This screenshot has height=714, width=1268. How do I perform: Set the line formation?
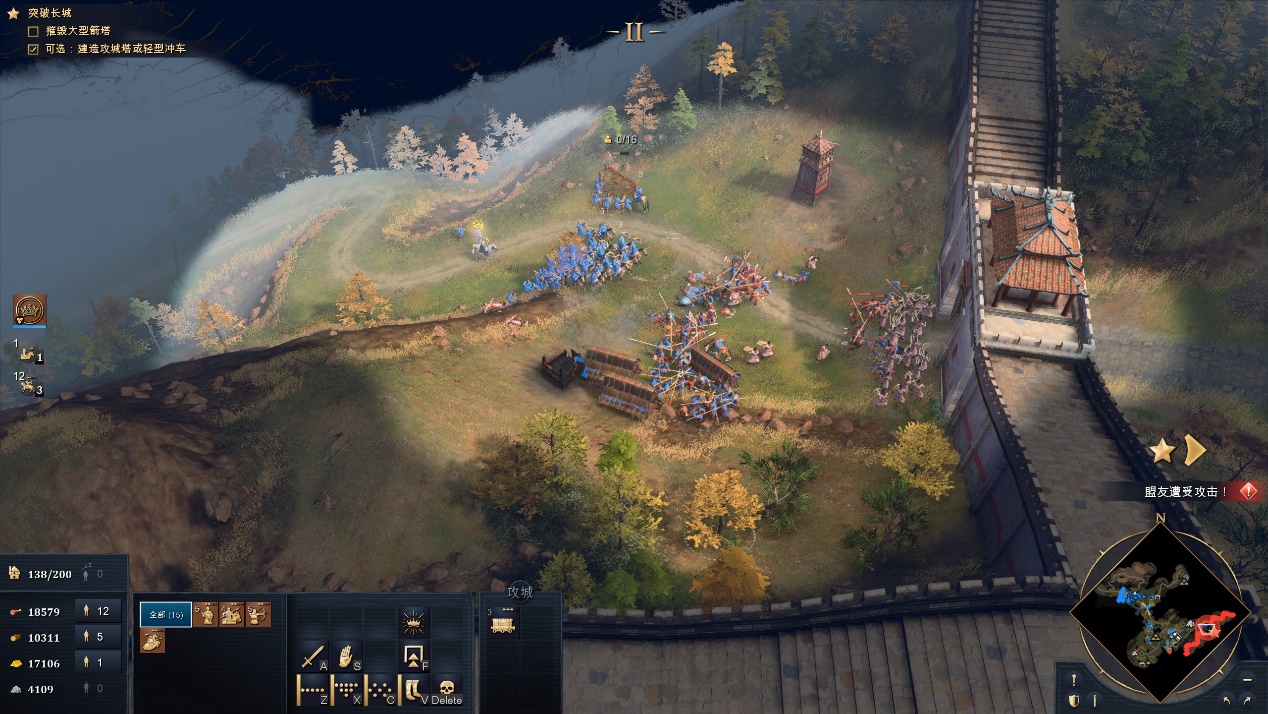click(x=314, y=690)
